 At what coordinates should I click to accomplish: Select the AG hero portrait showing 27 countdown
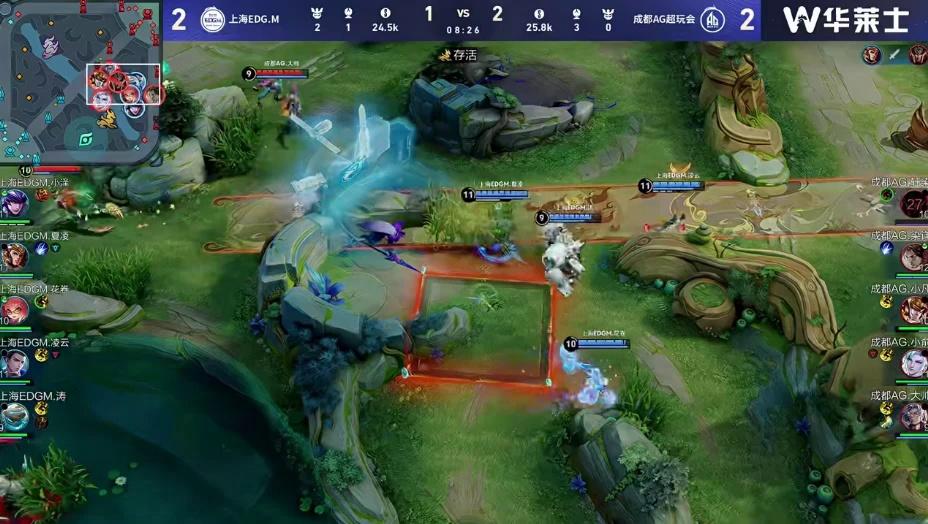tap(913, 204)
